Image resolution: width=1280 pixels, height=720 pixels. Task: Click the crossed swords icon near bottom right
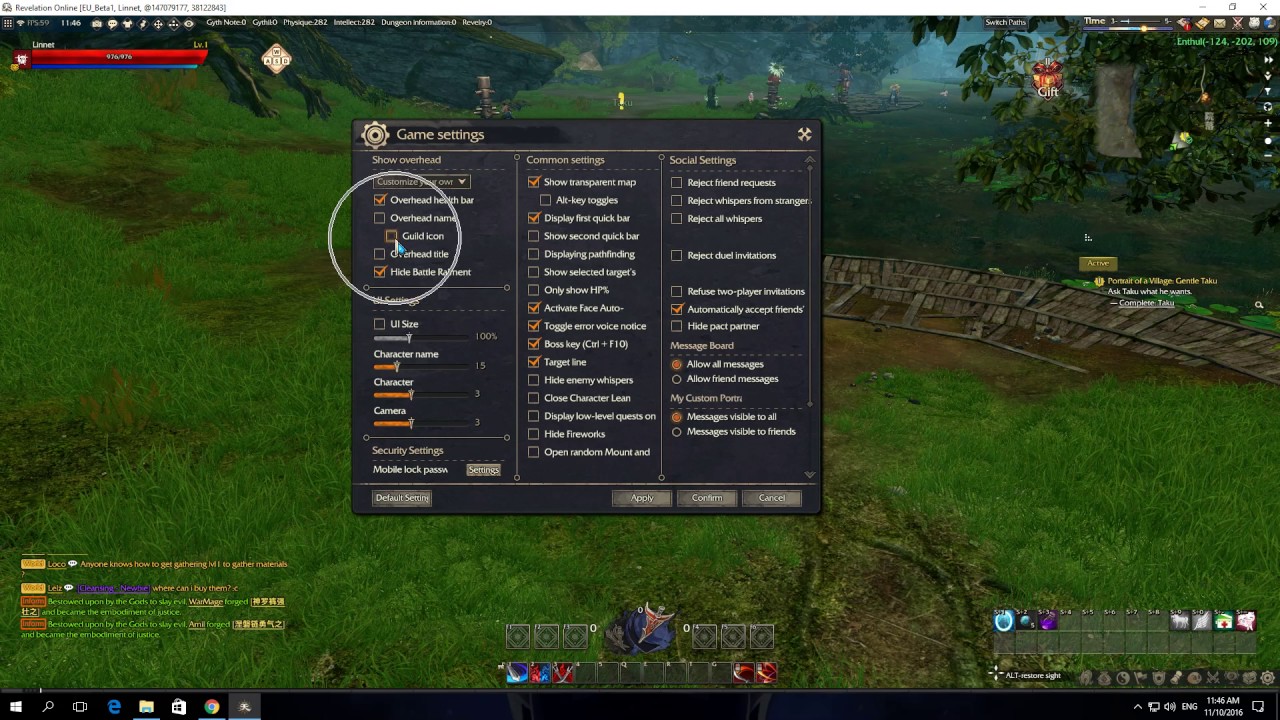1213,678
